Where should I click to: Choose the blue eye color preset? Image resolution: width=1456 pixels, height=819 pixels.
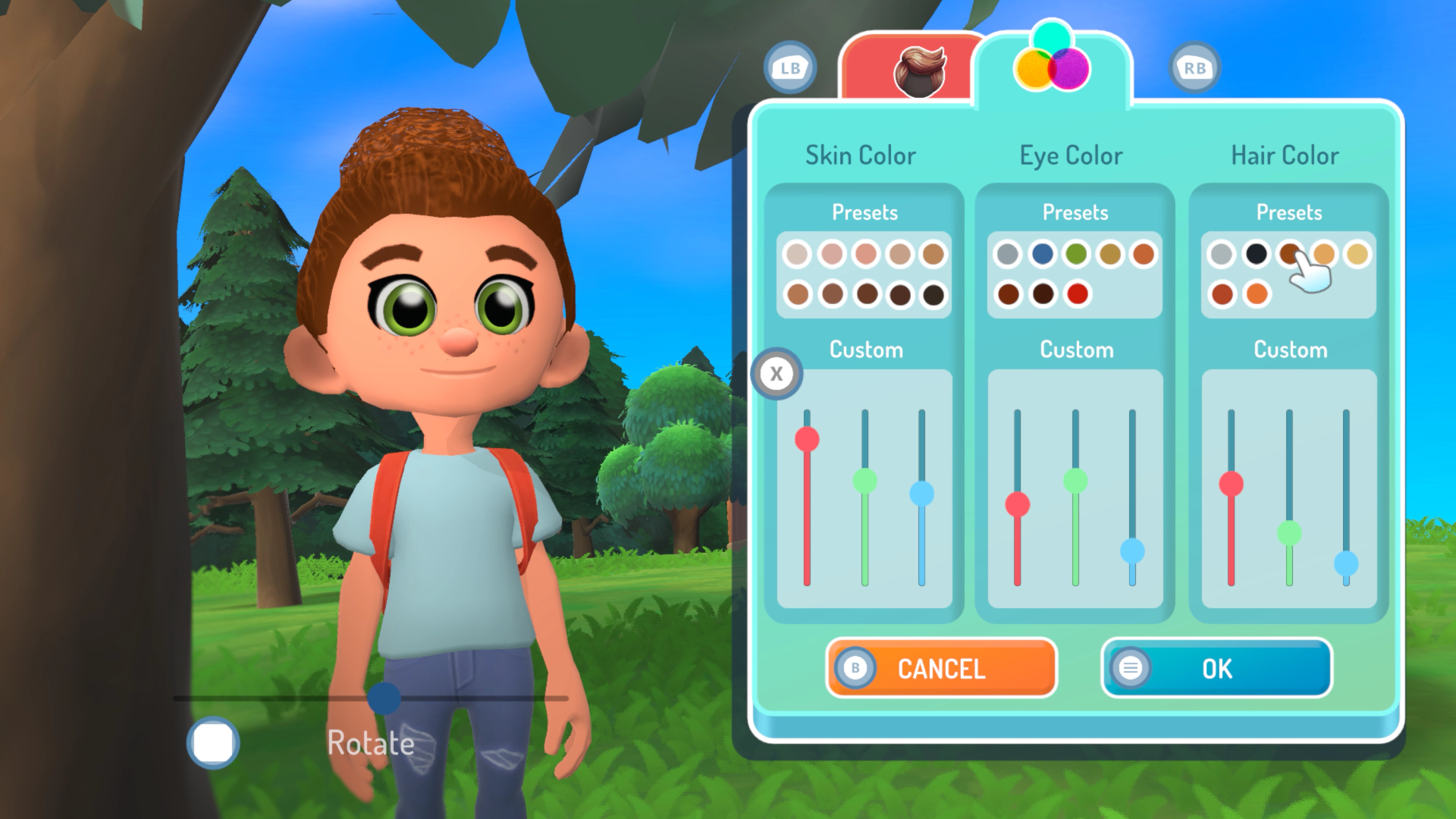pyautogui.click(x=1042, y=254)
